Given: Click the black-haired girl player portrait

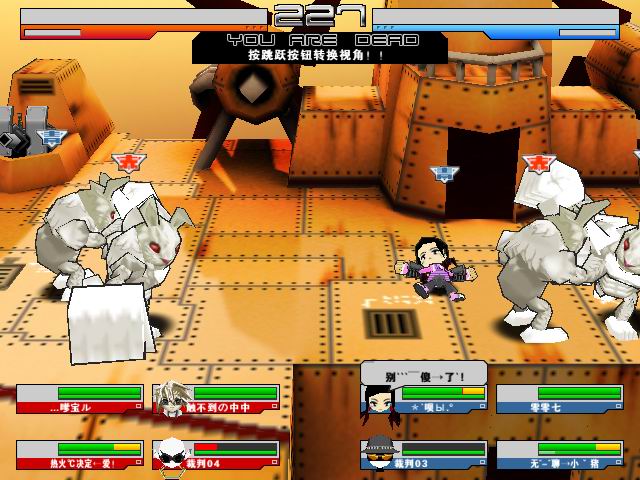Looking at the screenshot, I should pos(375,400).
